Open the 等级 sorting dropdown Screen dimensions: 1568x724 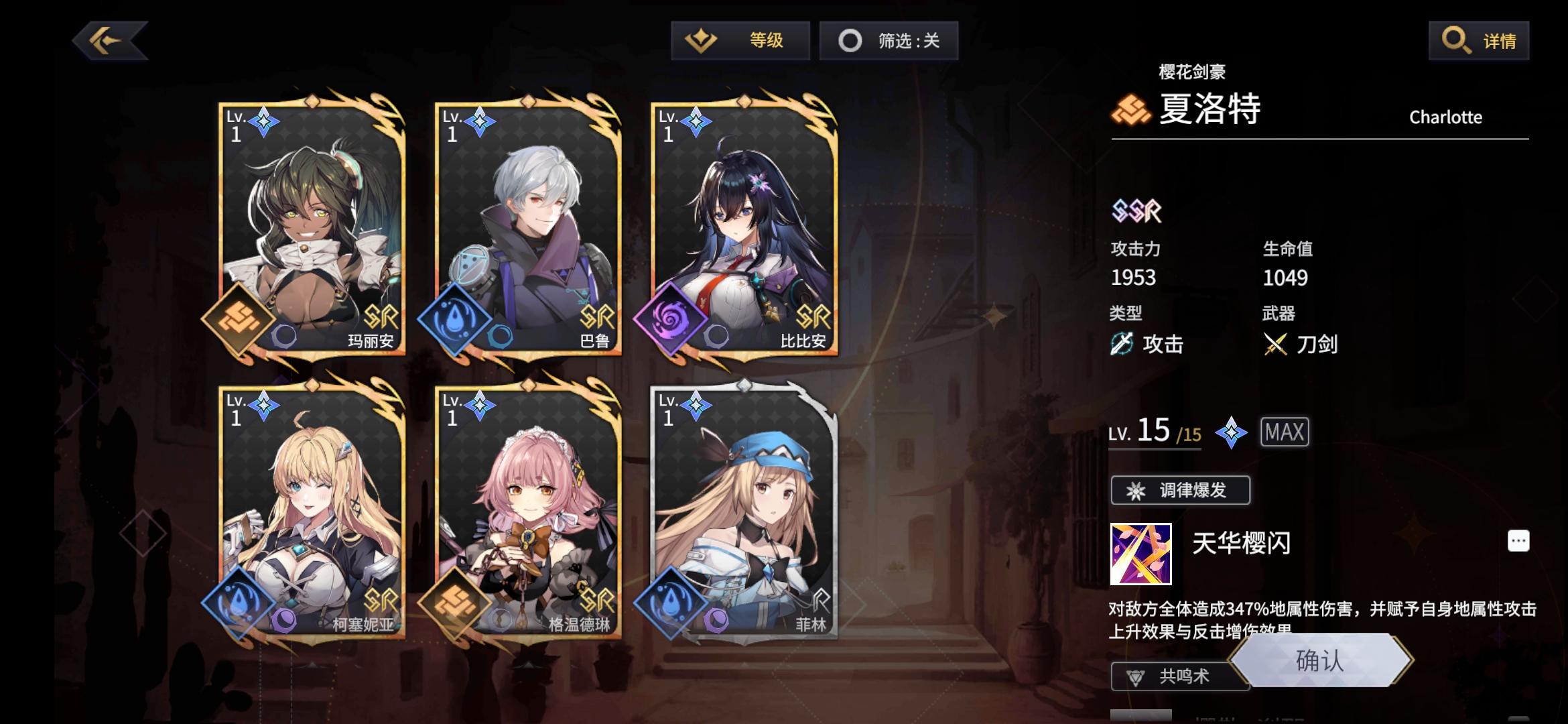pos(742,40)
